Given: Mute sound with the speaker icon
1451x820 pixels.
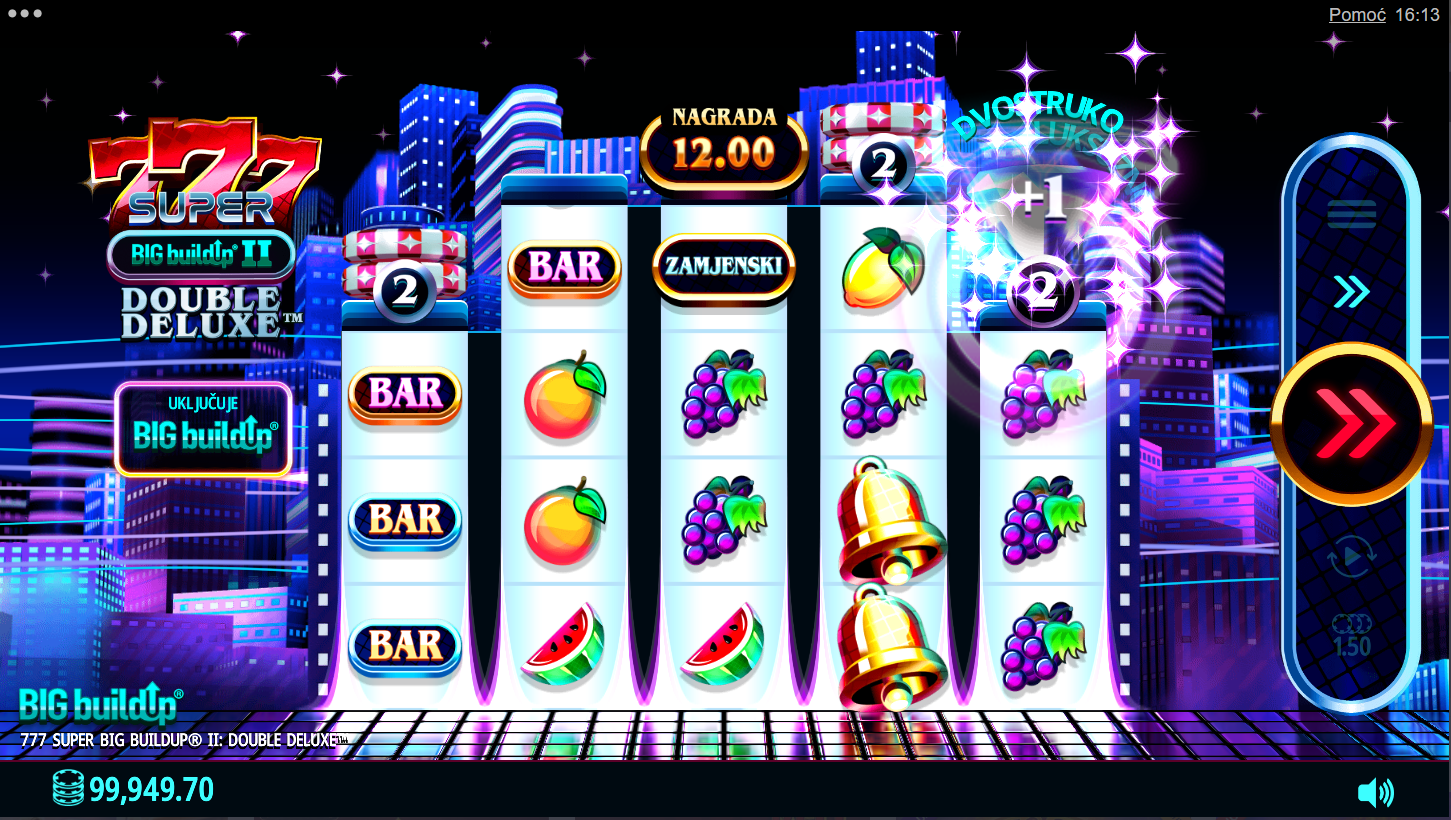Looking at the screenshot, I should (x=1375, y=793).
